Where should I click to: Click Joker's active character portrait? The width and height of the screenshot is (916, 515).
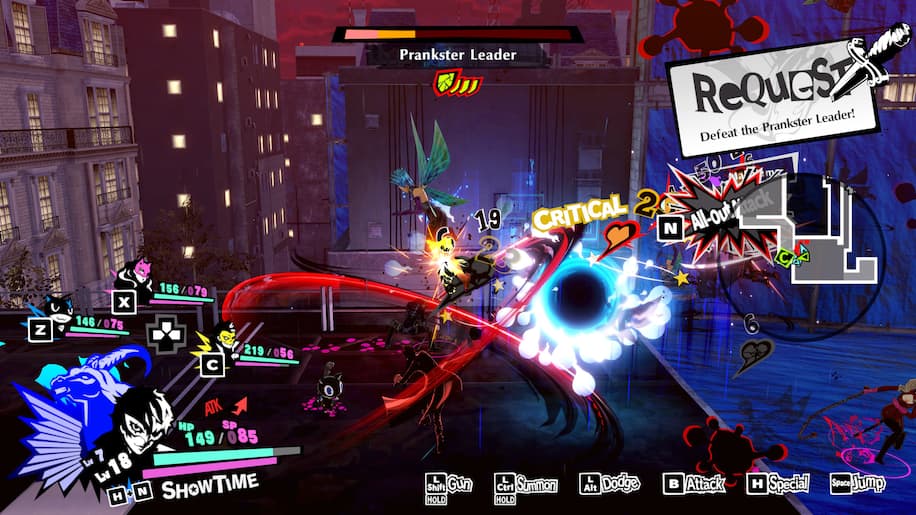[x=145, y=428]
